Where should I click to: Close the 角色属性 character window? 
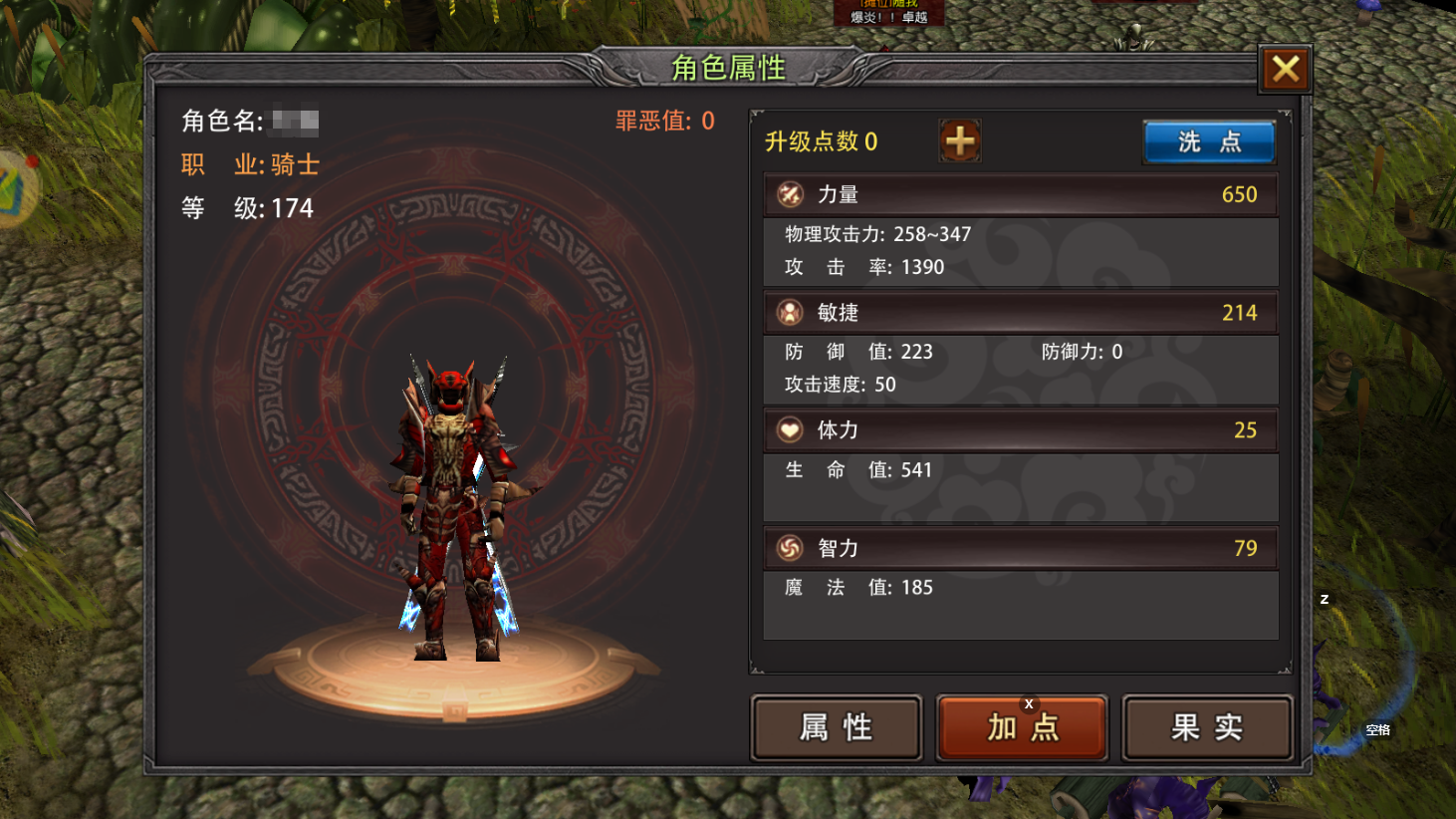coord(1285,69)
